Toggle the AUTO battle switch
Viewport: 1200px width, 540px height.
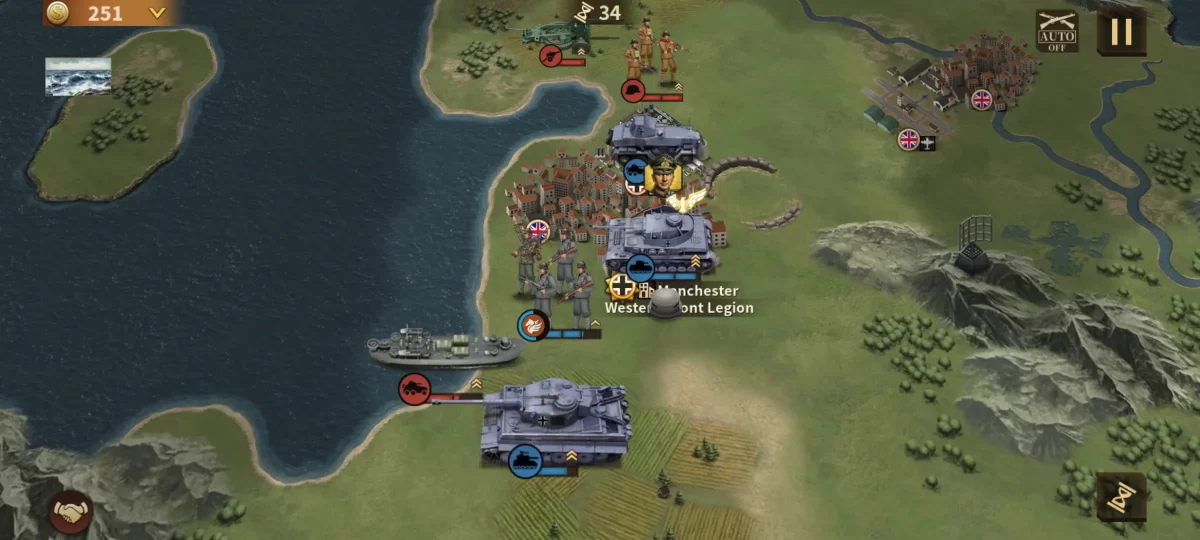1056,31
